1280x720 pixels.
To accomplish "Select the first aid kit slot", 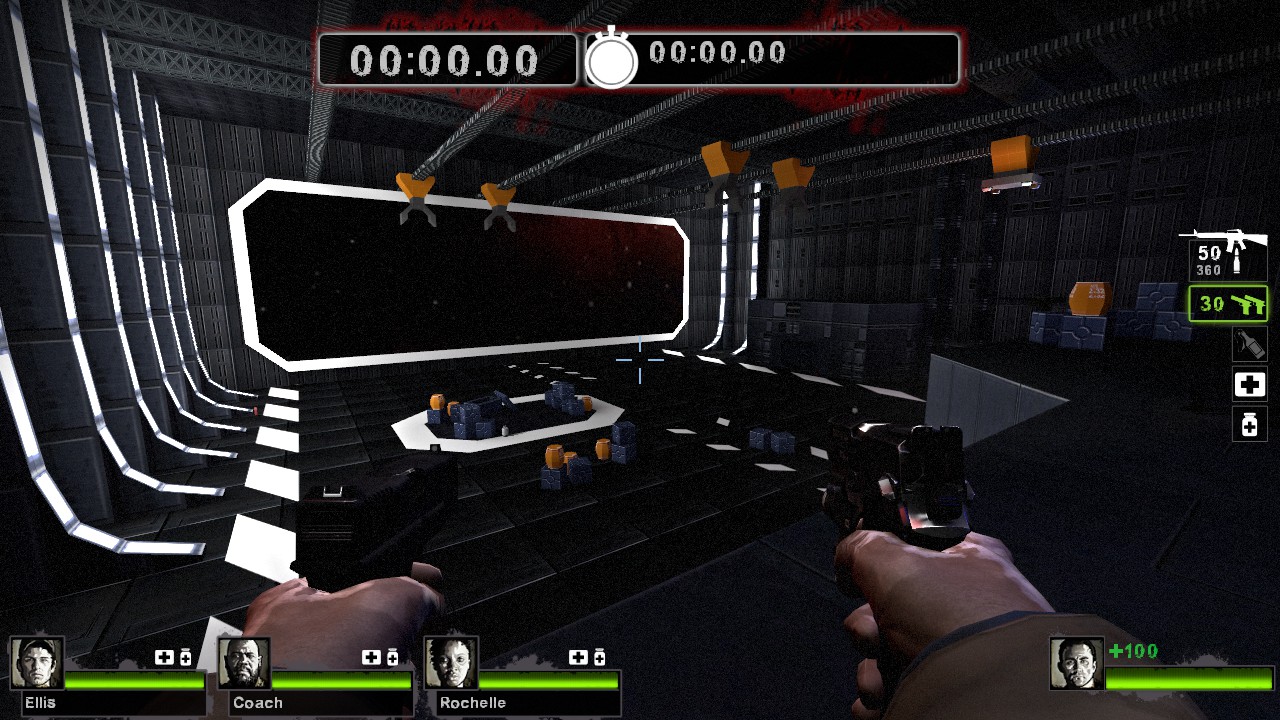I will (1249, 384).
